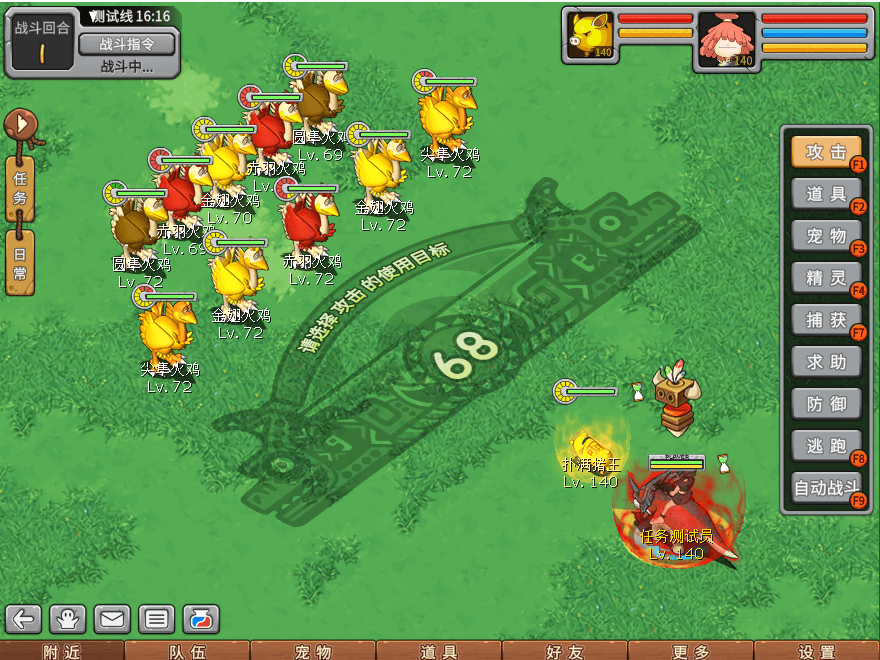The image size is (880, 660).
Task: Use the 捕获 capture command
Action: [826, 320]
